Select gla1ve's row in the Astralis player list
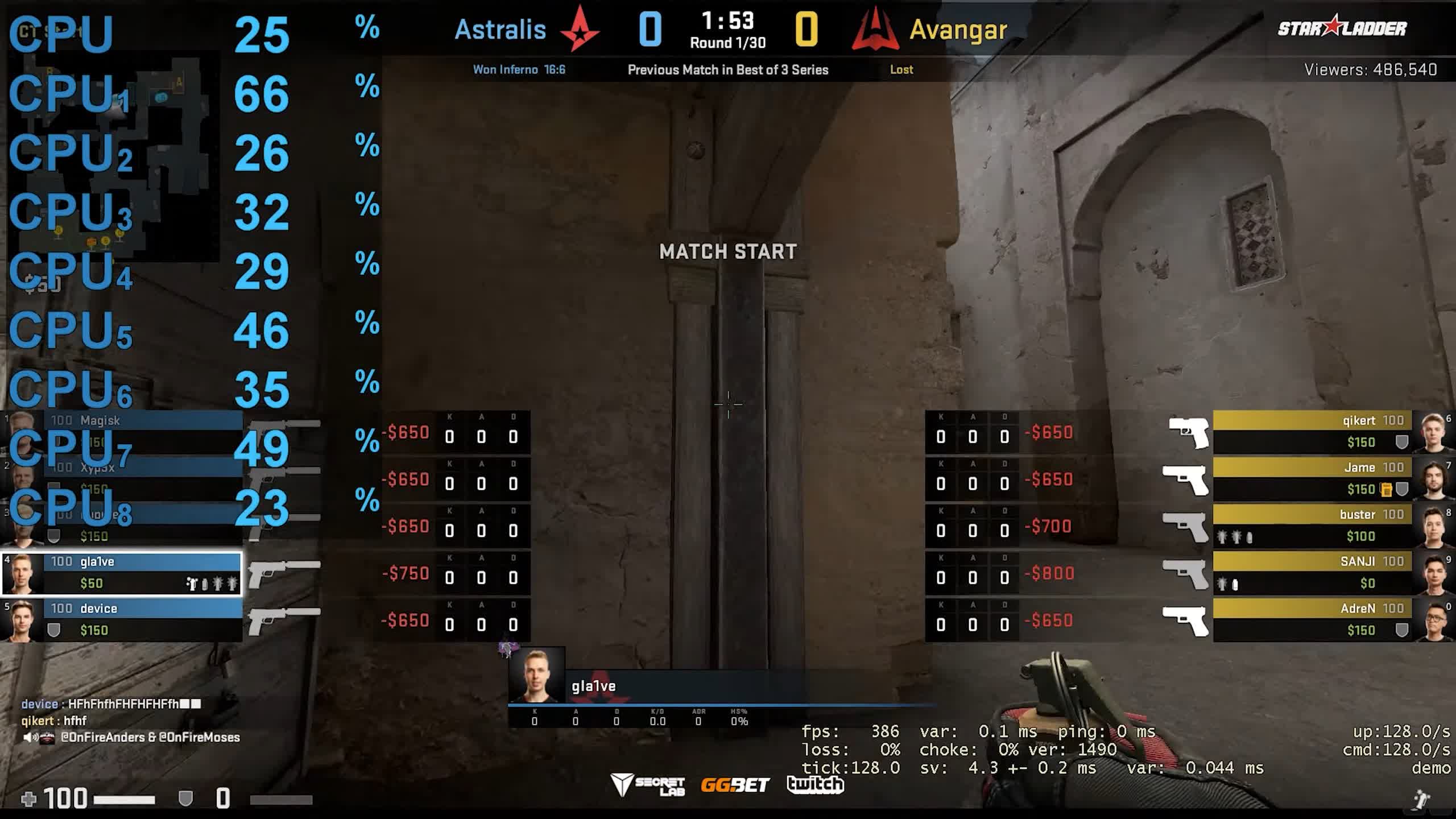 tap(122, 573)
